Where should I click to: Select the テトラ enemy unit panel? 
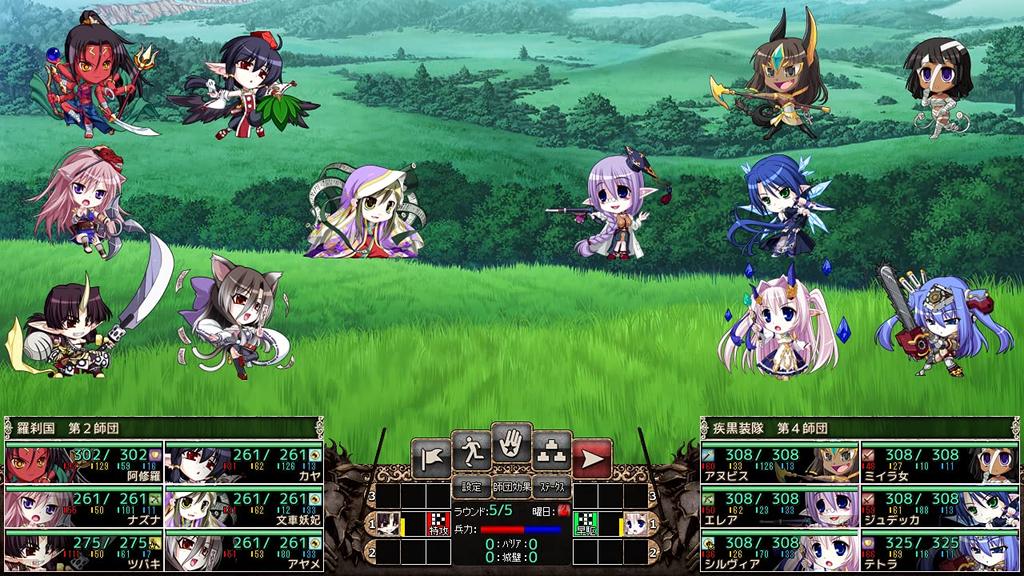pos(939,550)
